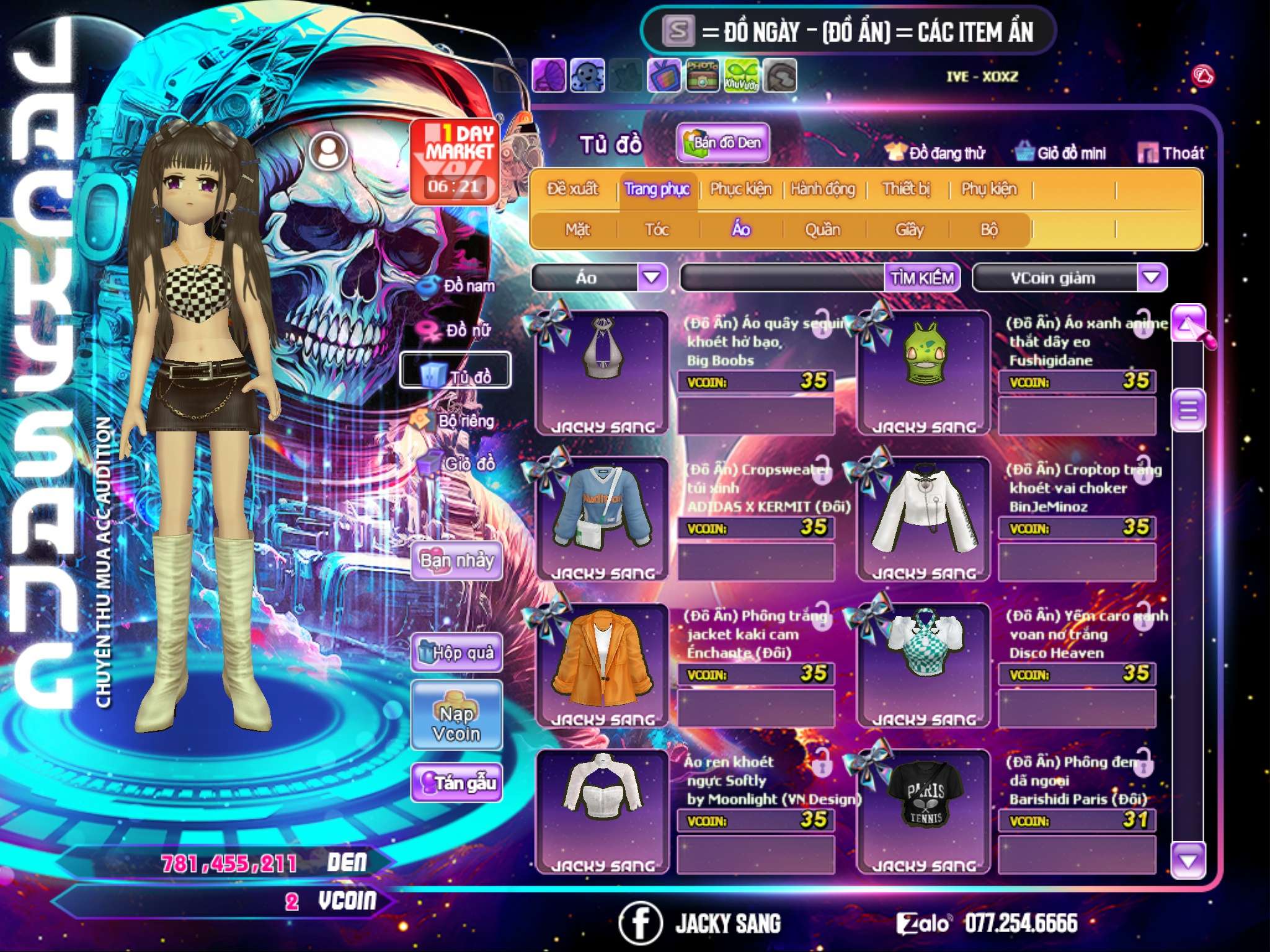Show the Giầy sub-category
Image resolution: width=1270 pixels, height=952 pixels.
909,230
